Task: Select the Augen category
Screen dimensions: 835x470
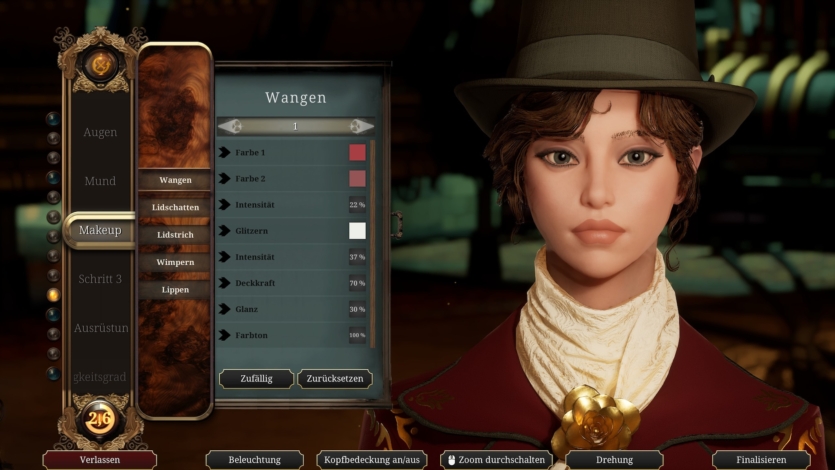Action: [x=100, y=132]
